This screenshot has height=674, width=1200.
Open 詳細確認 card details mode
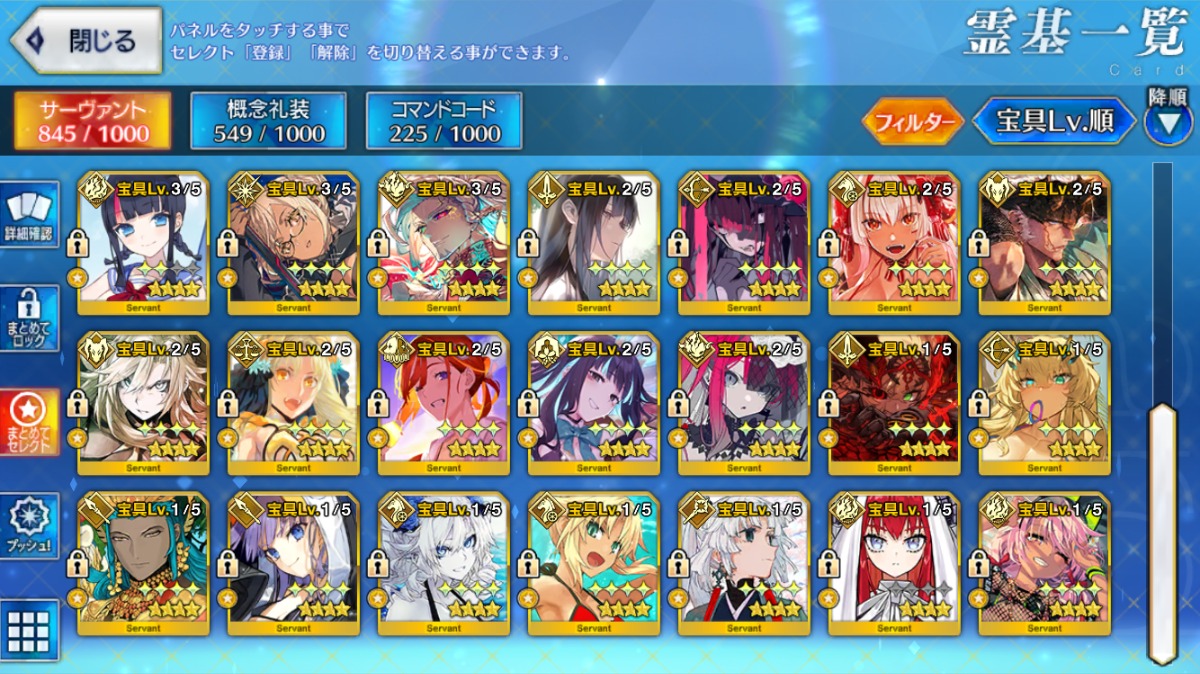tap(30, 215)
